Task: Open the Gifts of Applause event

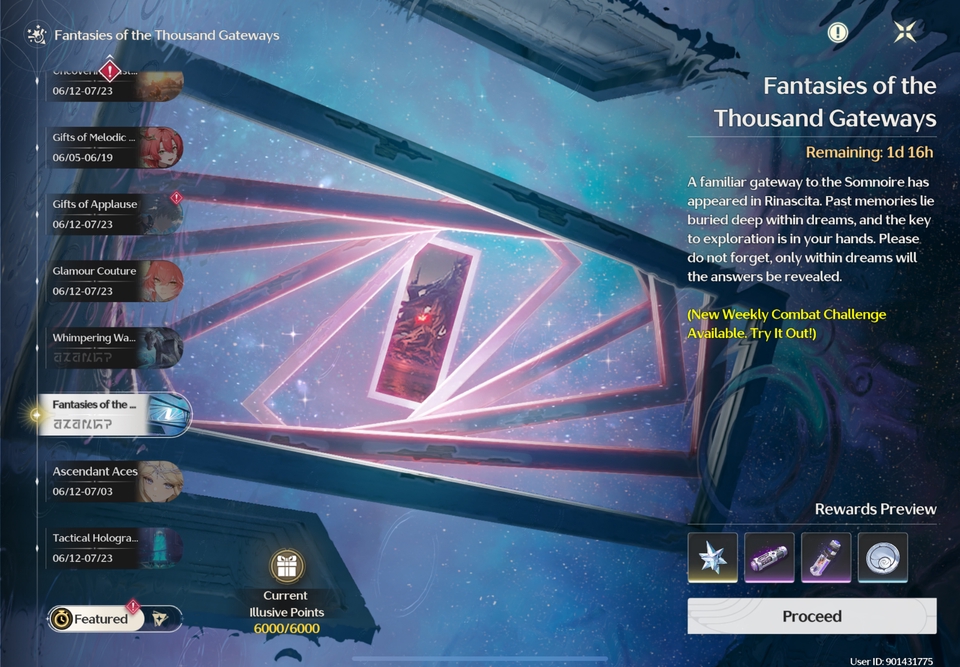Action: (115, 213)
